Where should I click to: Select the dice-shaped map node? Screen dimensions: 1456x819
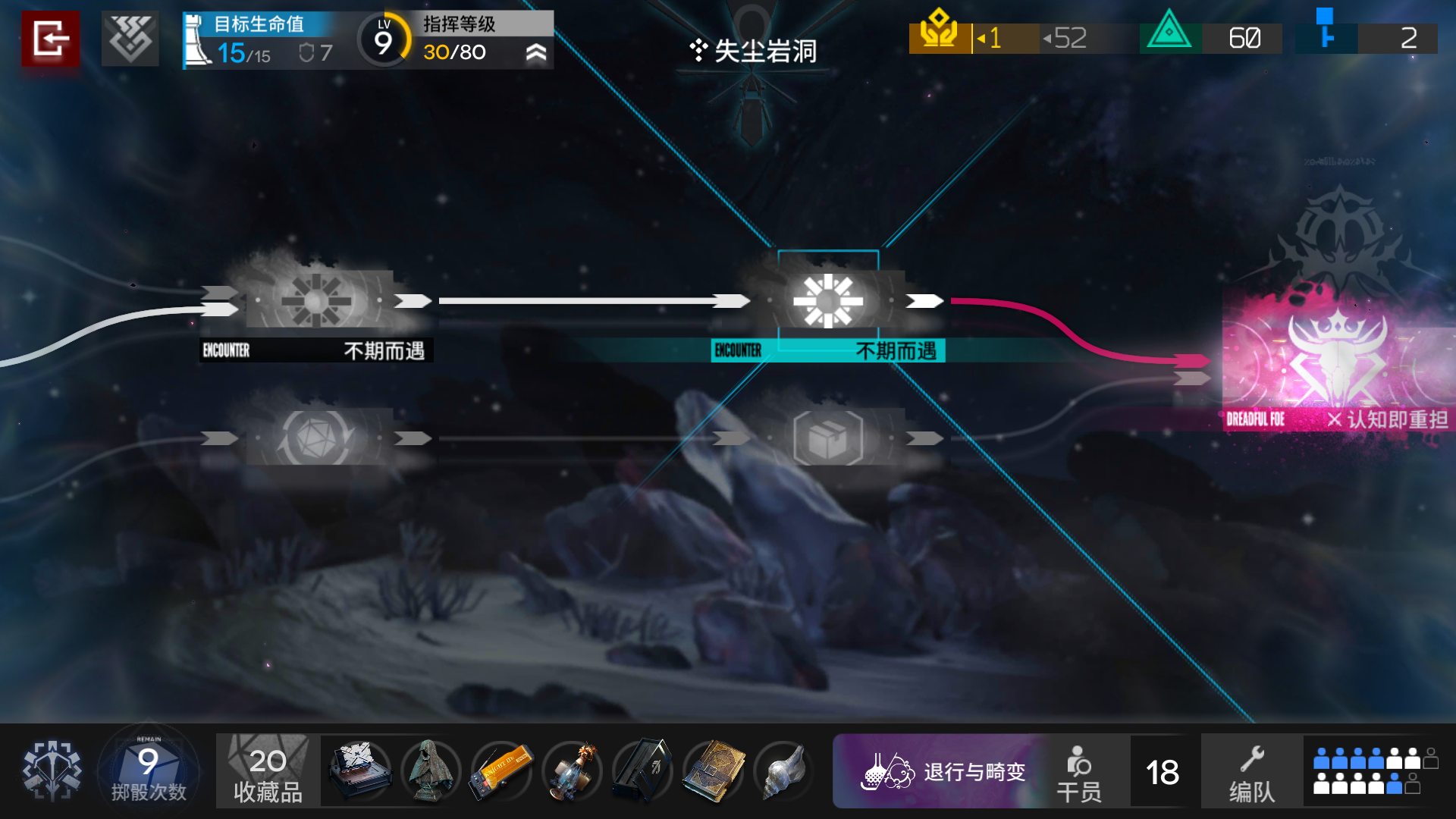[317, 438]
